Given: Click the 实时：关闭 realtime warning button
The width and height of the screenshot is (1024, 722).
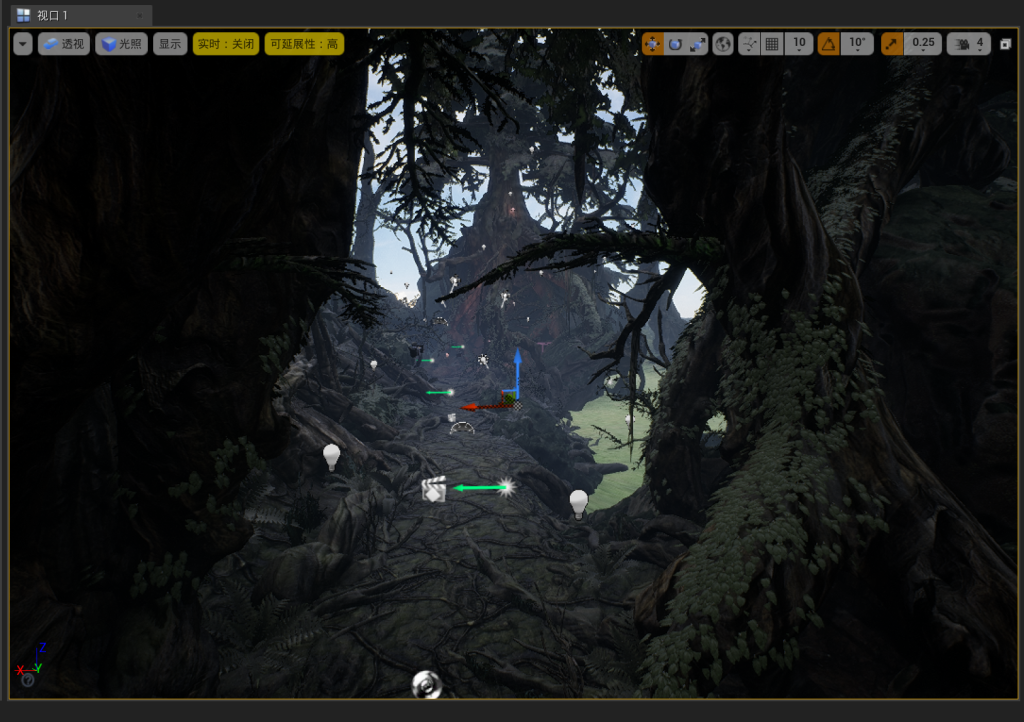Looking at the screenshot, I should tap(226, 44).
